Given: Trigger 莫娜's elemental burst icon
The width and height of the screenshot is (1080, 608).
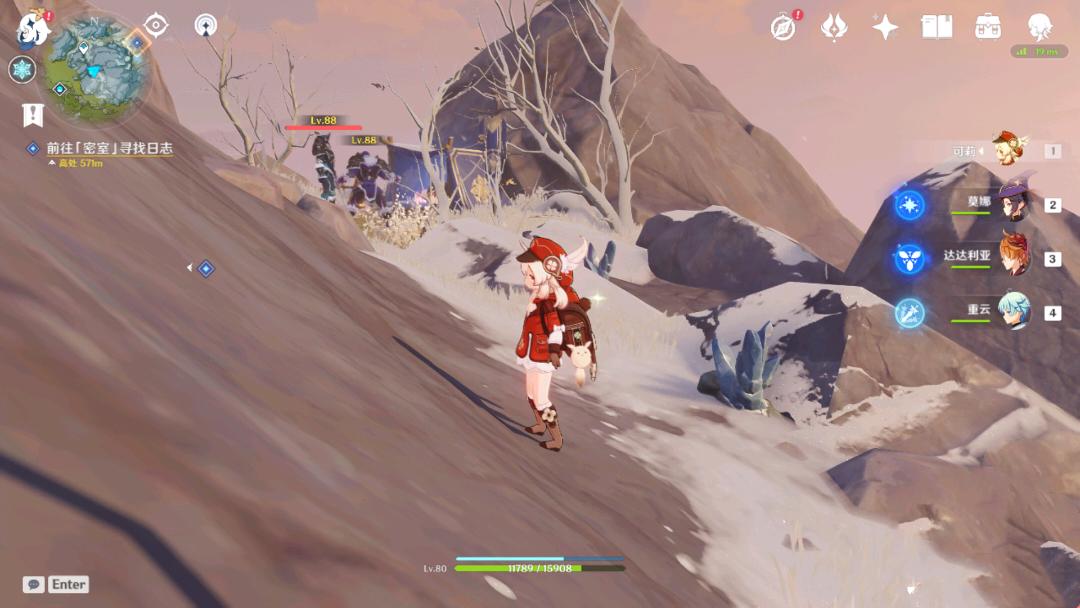Looking at the screenshot, I should pyautogui.click(x=910, y=205).
